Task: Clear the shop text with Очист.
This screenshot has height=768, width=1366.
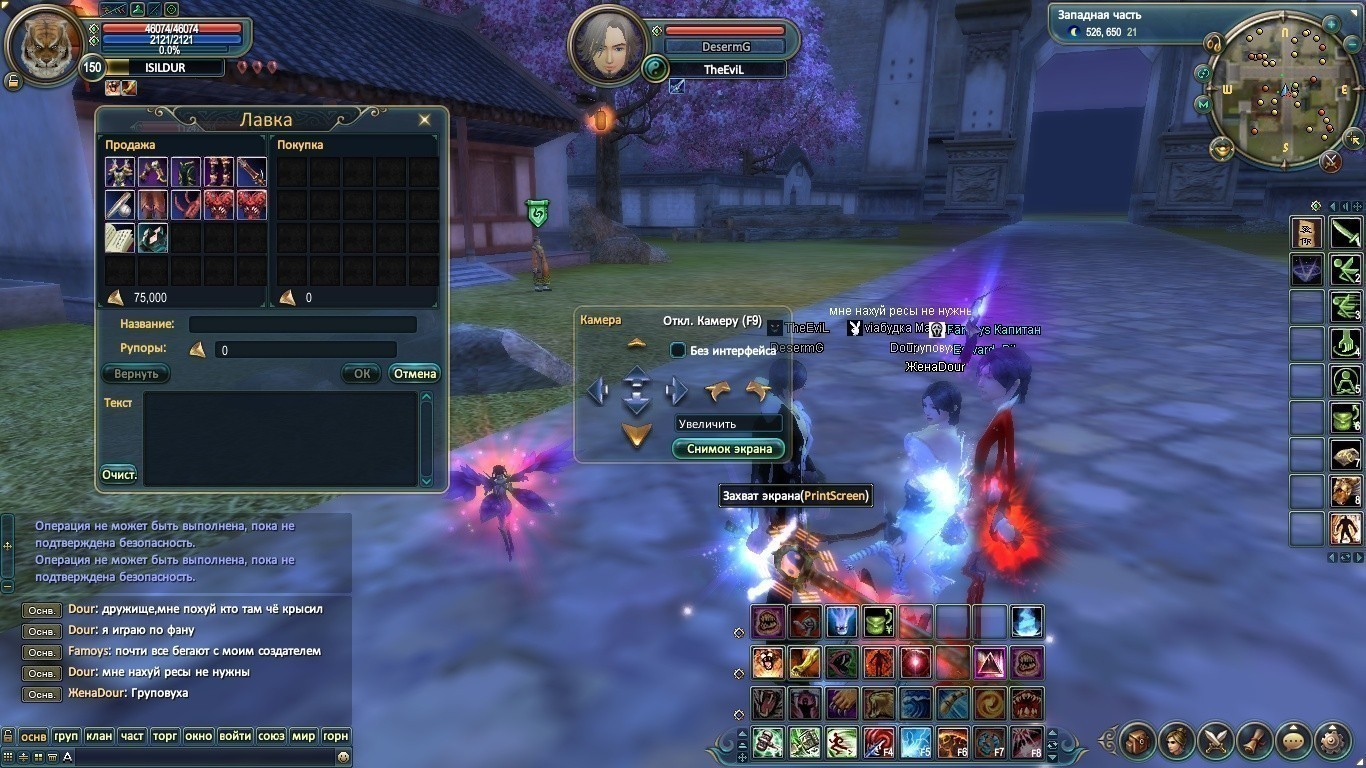Action: click(119, 475)
